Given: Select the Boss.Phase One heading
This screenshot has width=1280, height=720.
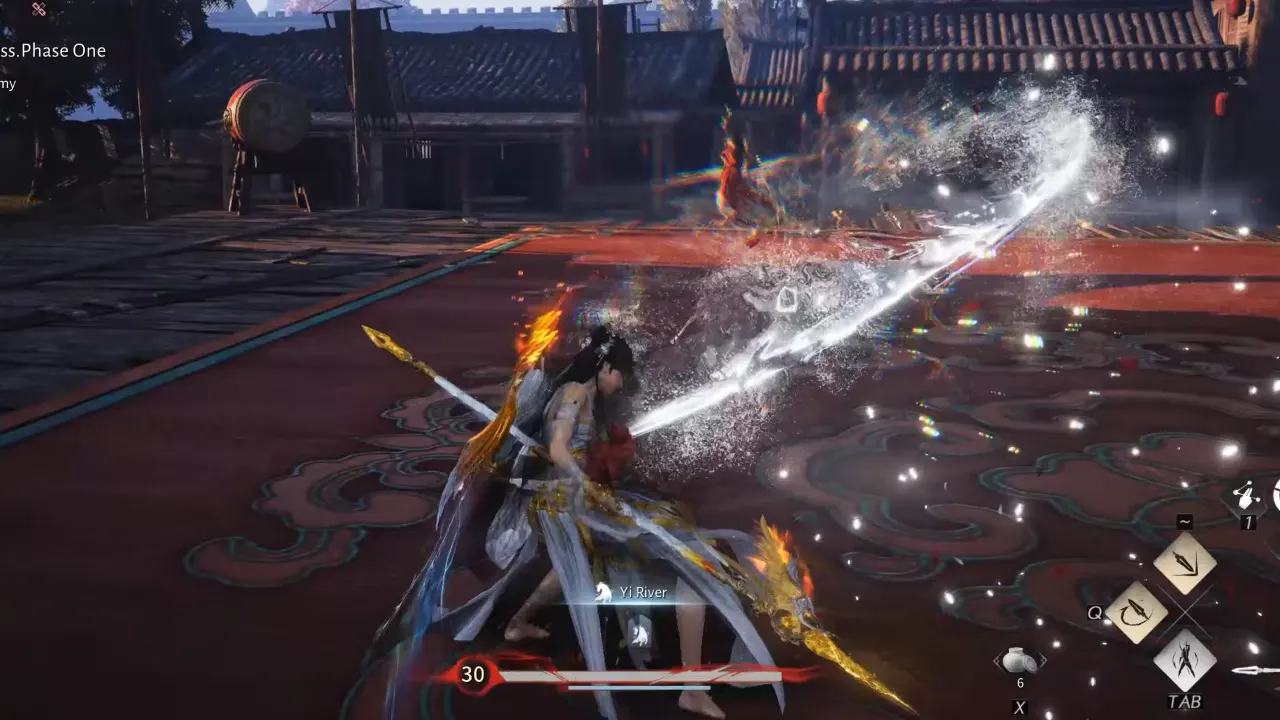Looking at the screenshot, I should [52, 50].
